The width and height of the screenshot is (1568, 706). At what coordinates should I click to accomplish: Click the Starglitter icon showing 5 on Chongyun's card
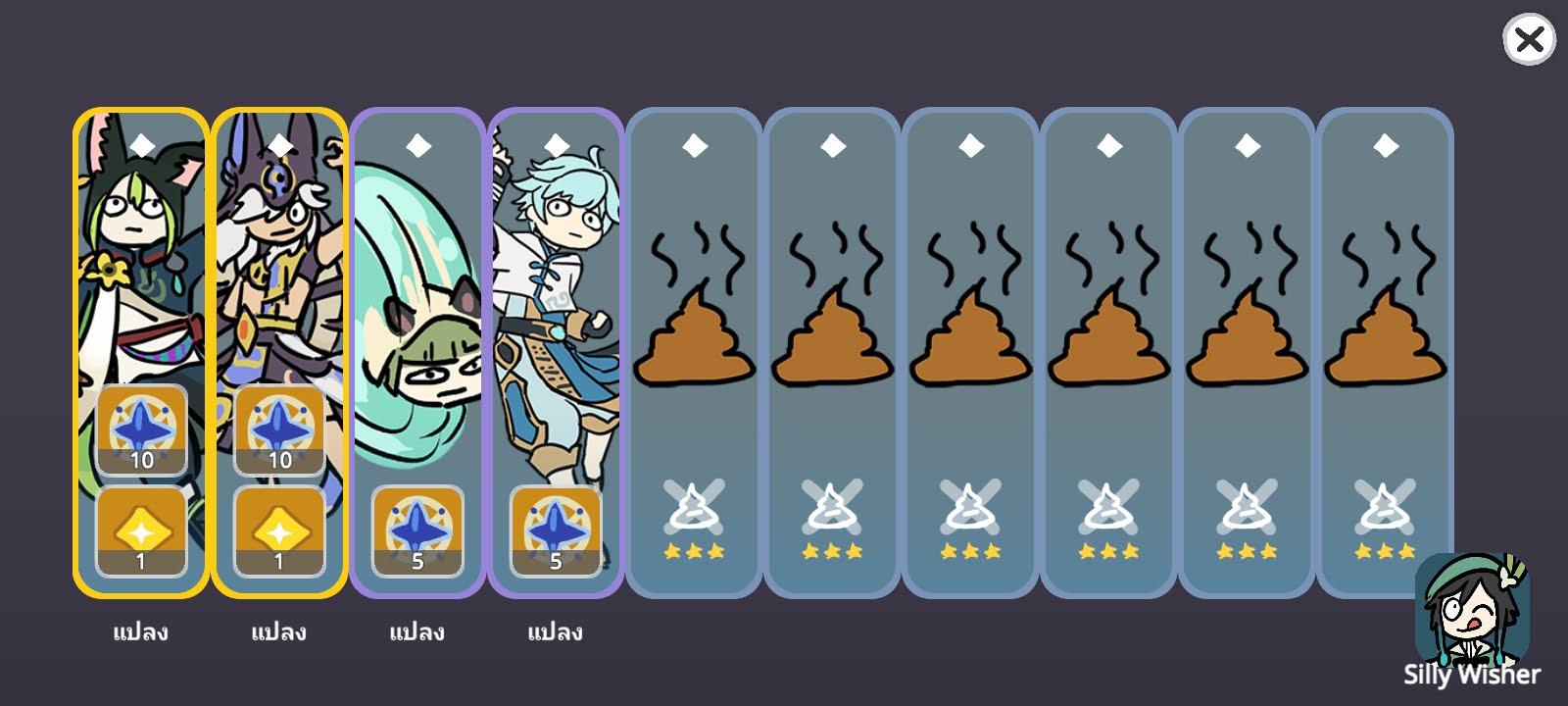554,529
